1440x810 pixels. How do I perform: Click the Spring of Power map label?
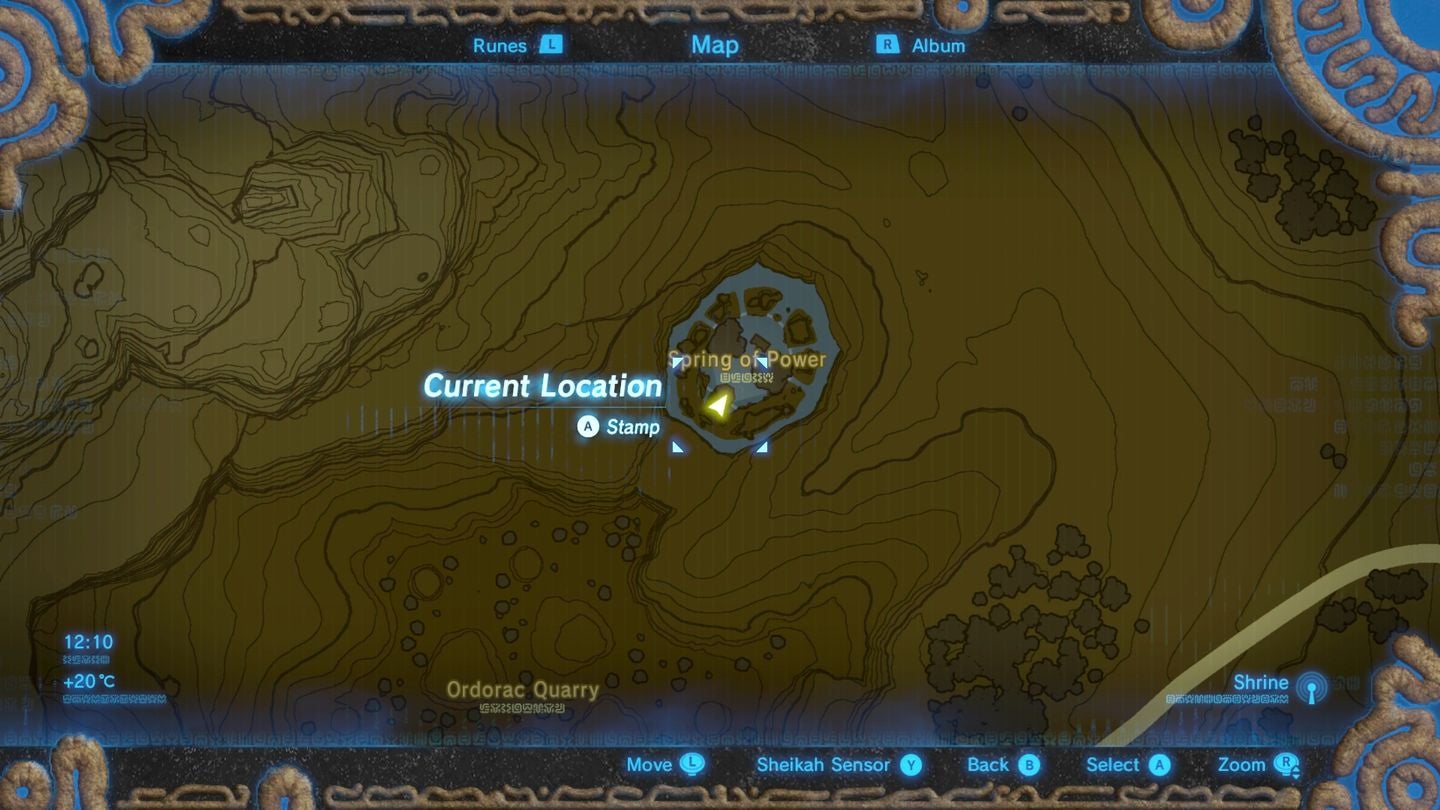click(x=746, y=359)
